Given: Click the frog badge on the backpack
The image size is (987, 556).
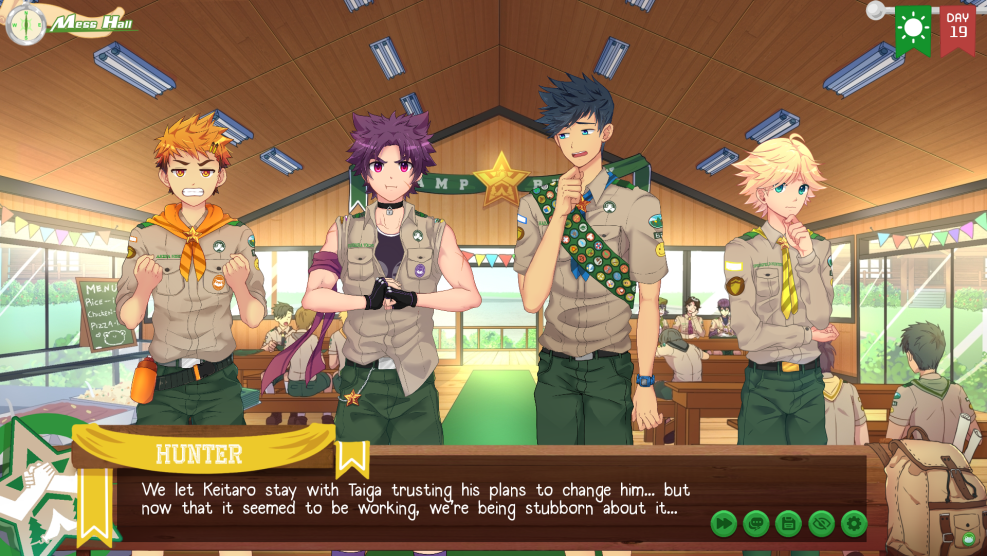Looking at the screenshot, I should [x=967, y=538].
